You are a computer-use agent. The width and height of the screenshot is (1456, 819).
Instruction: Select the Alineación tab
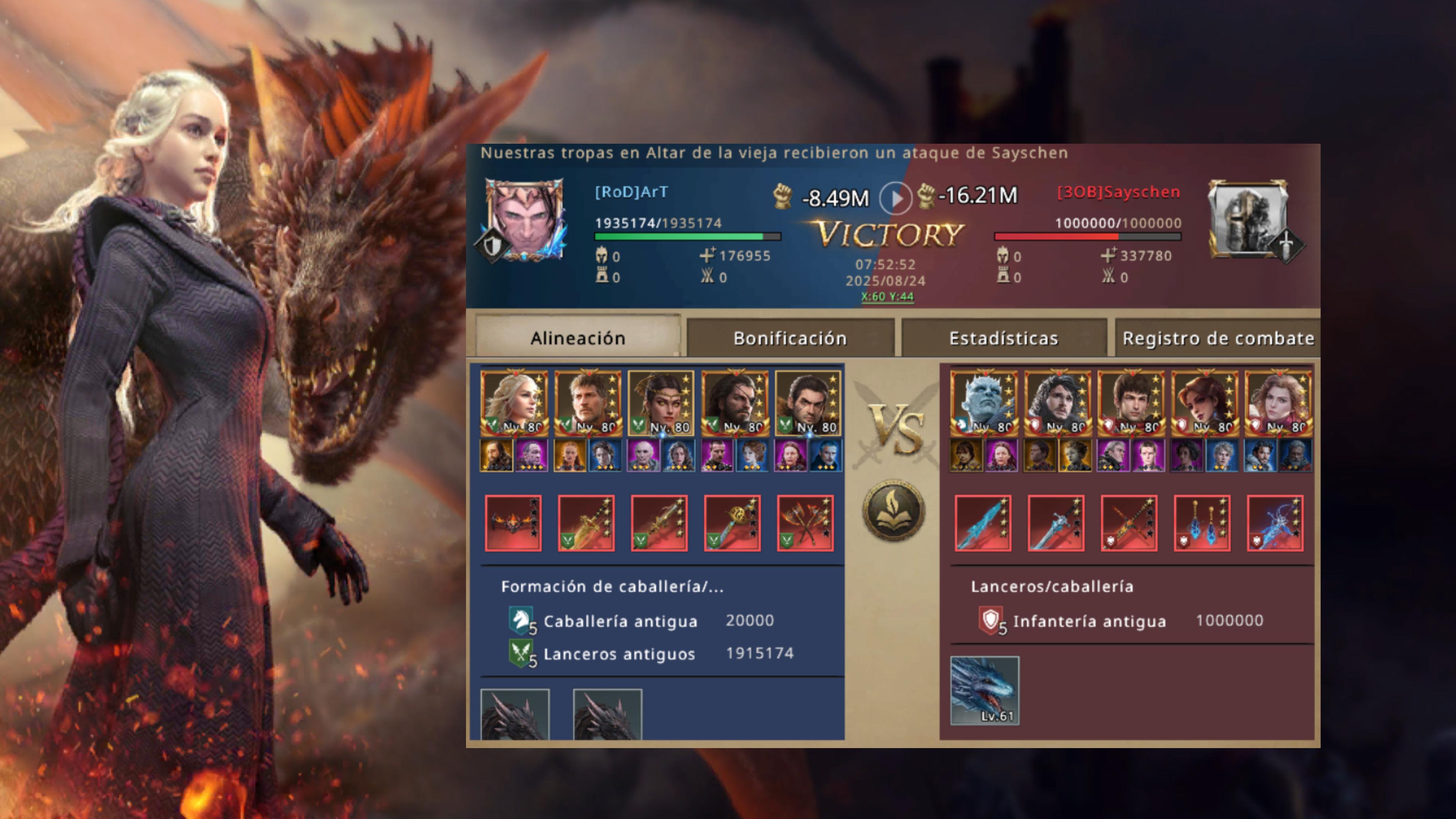[x=577, y=338]
